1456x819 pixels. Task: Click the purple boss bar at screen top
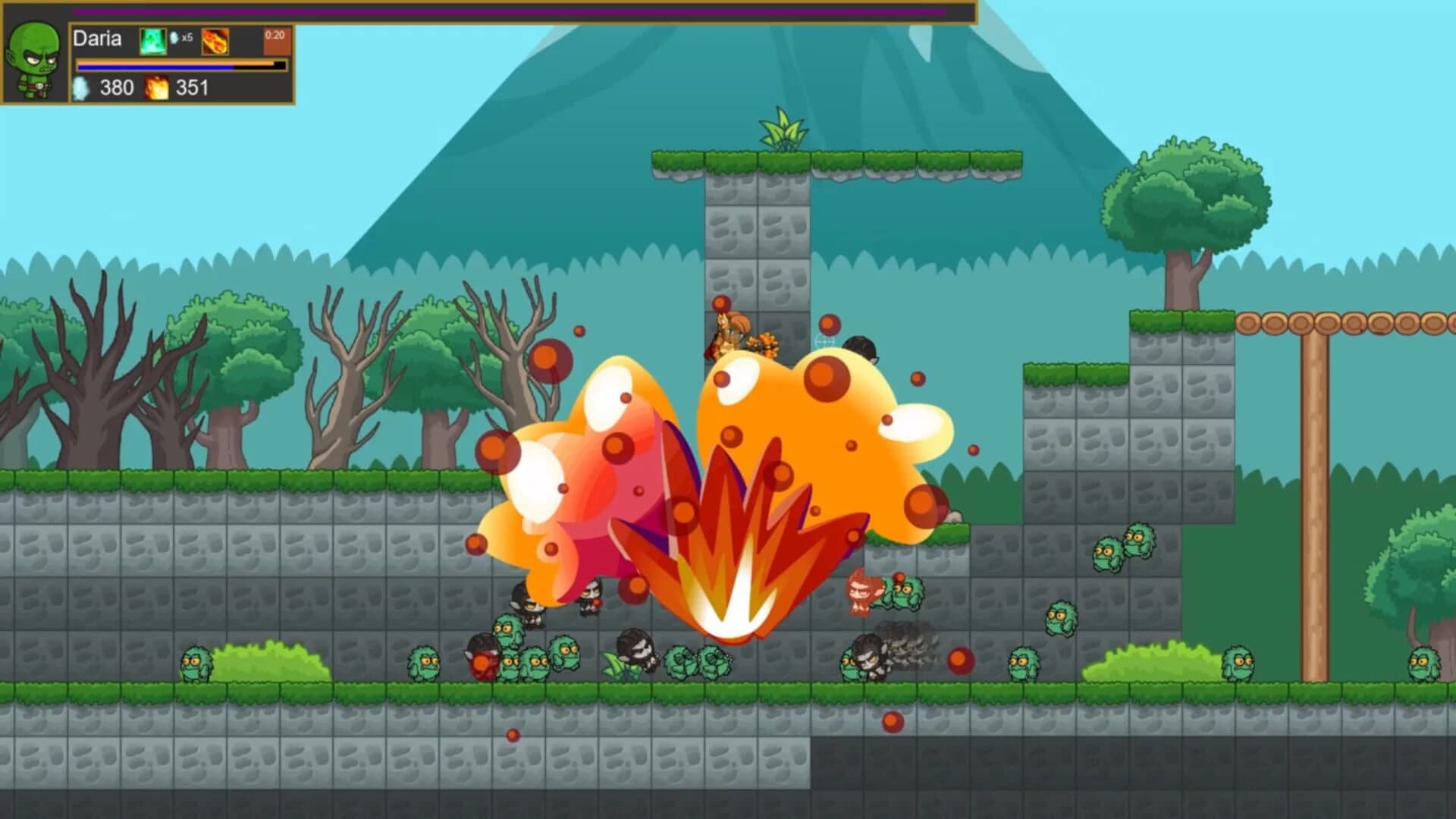click(508, 12)
